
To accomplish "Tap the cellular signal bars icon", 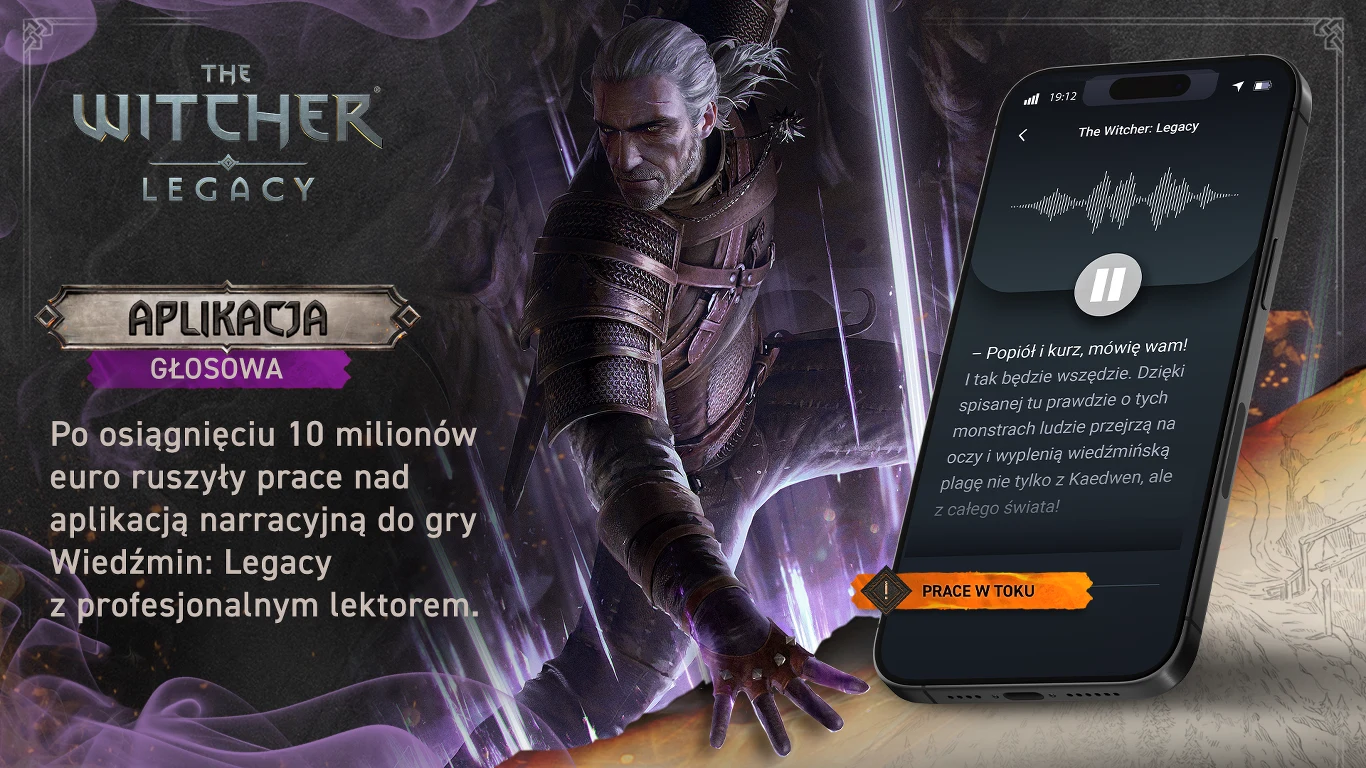I will (1032, 100).
